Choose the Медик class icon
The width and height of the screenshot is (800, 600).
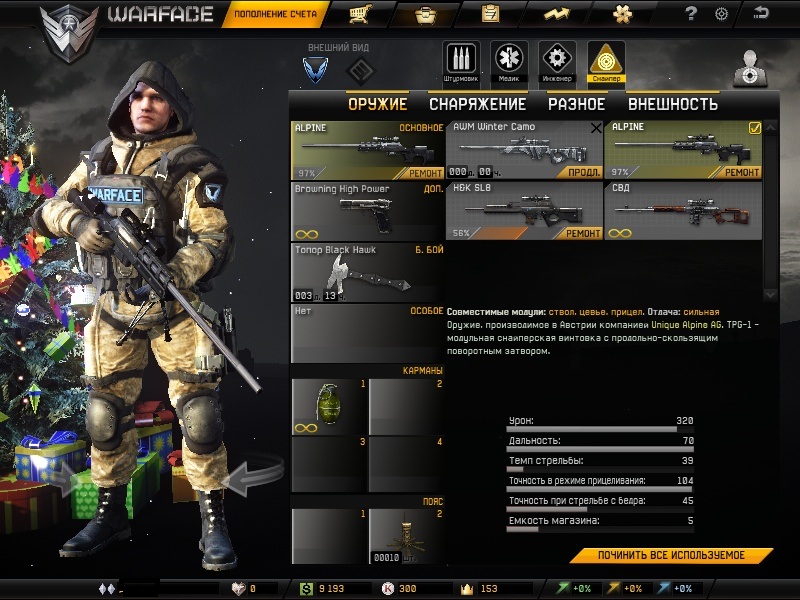pyautogui.click(x=509, y=62)
